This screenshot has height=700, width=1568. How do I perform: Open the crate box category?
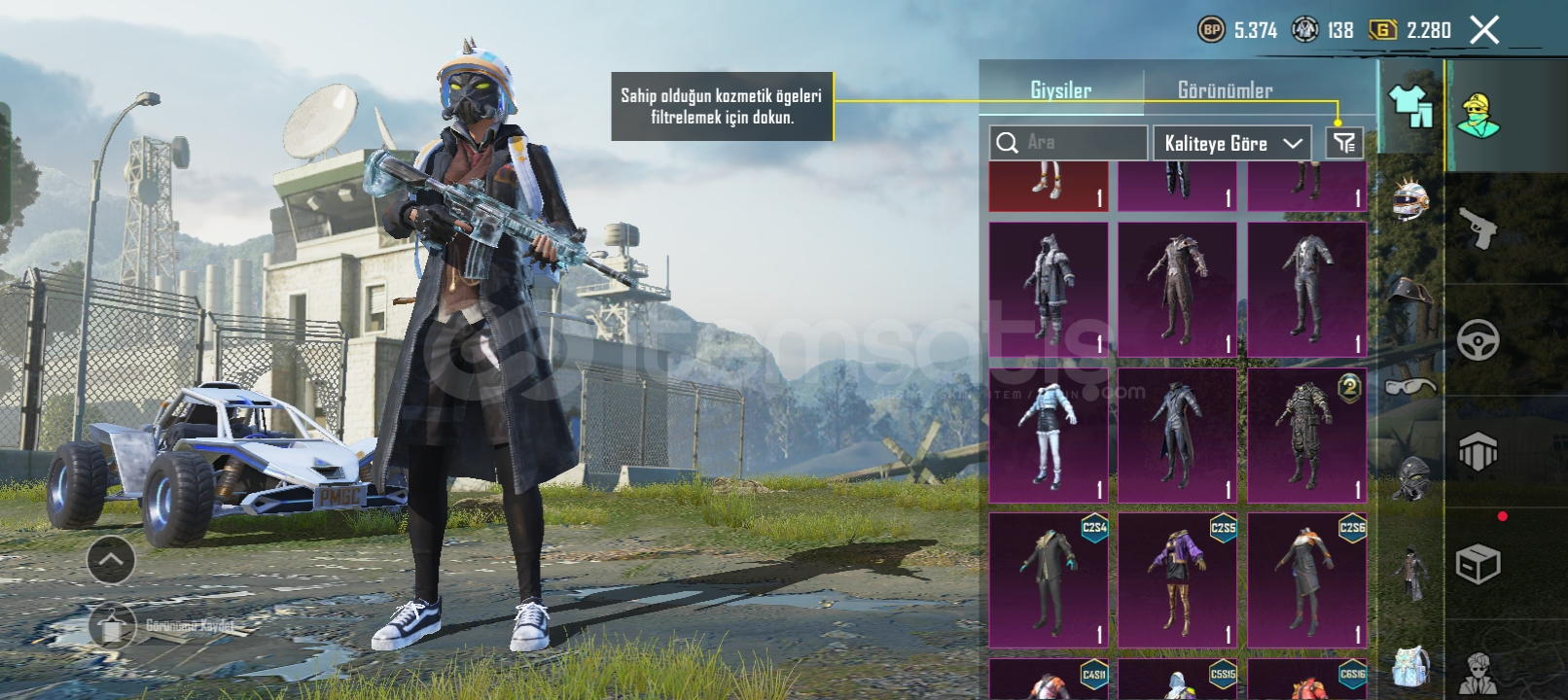1478,564
